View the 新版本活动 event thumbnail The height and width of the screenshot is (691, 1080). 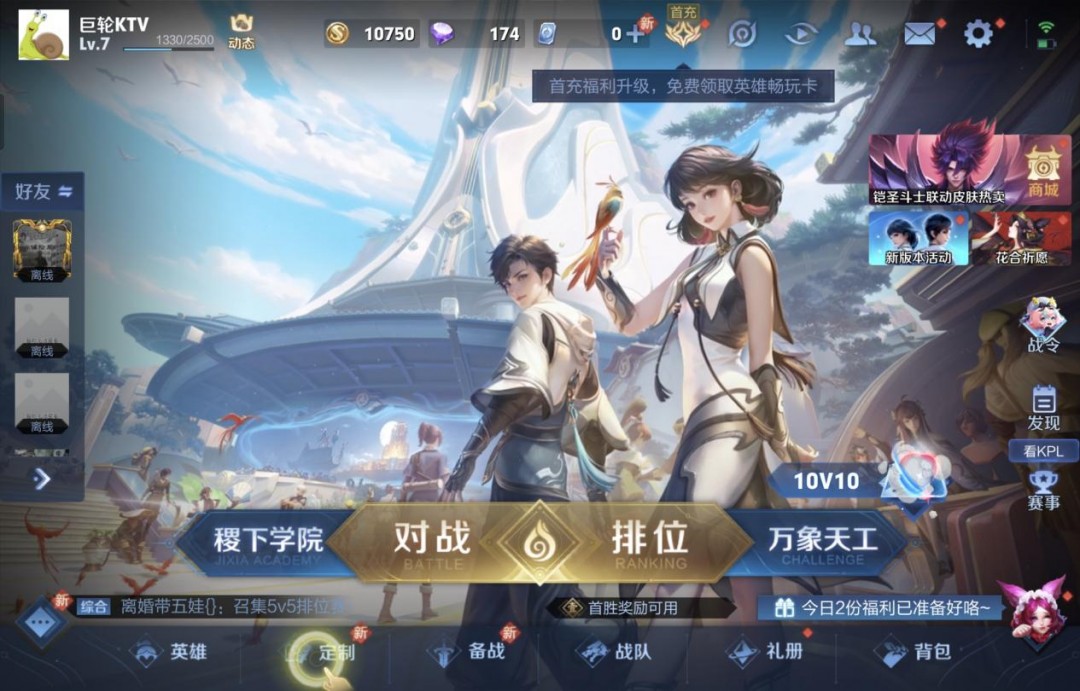918,238
